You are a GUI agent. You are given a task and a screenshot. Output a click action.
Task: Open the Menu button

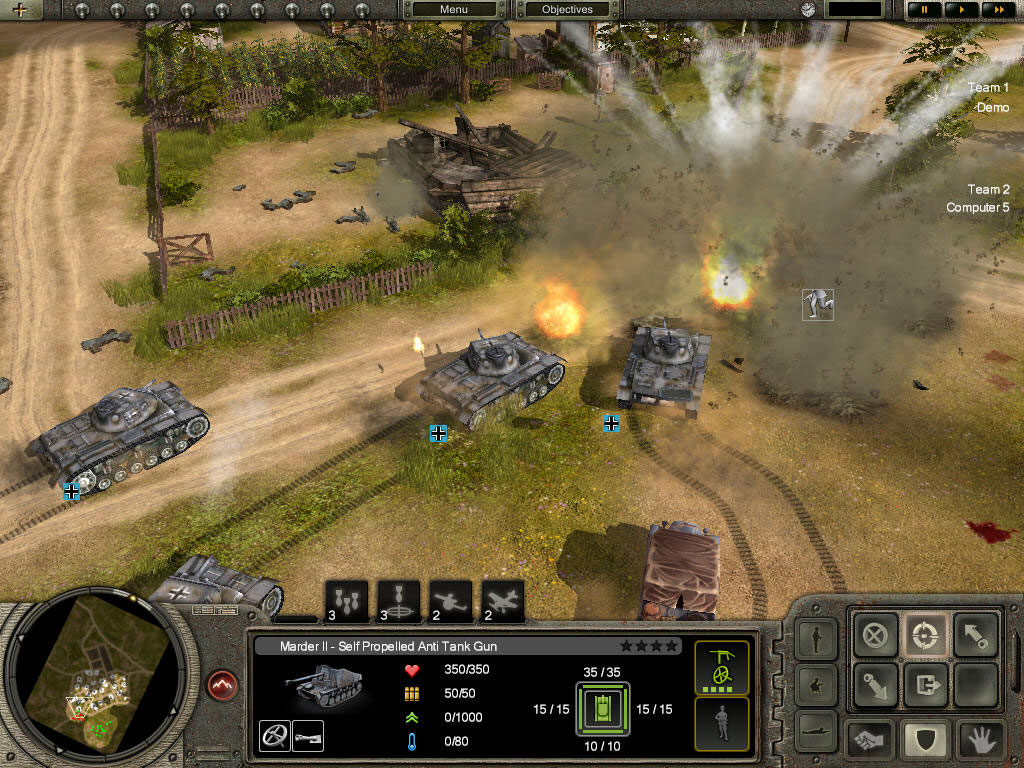454,10
